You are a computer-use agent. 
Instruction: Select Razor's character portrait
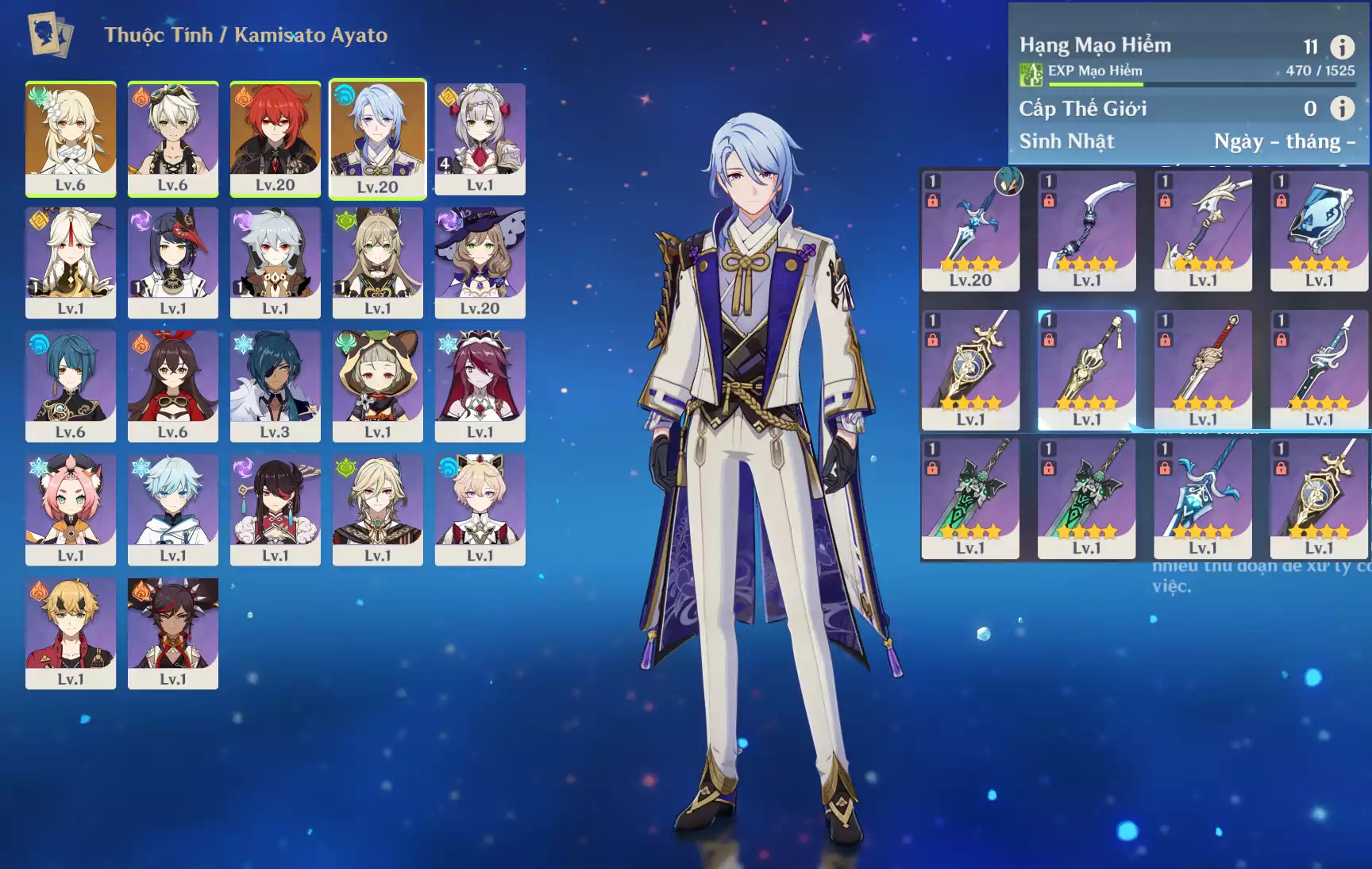pyautogui.click(x=275, y=262)
